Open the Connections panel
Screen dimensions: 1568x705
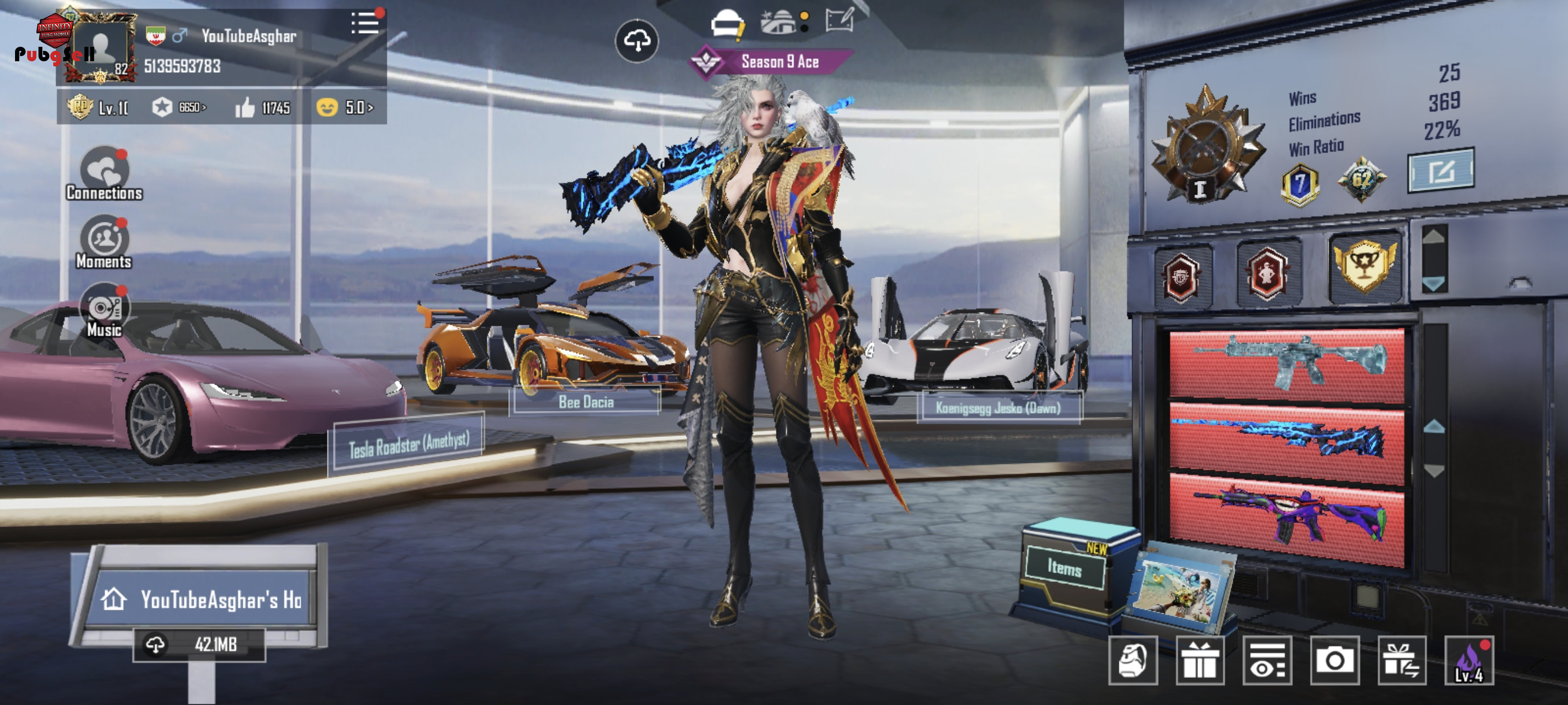pyautogui.click(x=104, y=175)
